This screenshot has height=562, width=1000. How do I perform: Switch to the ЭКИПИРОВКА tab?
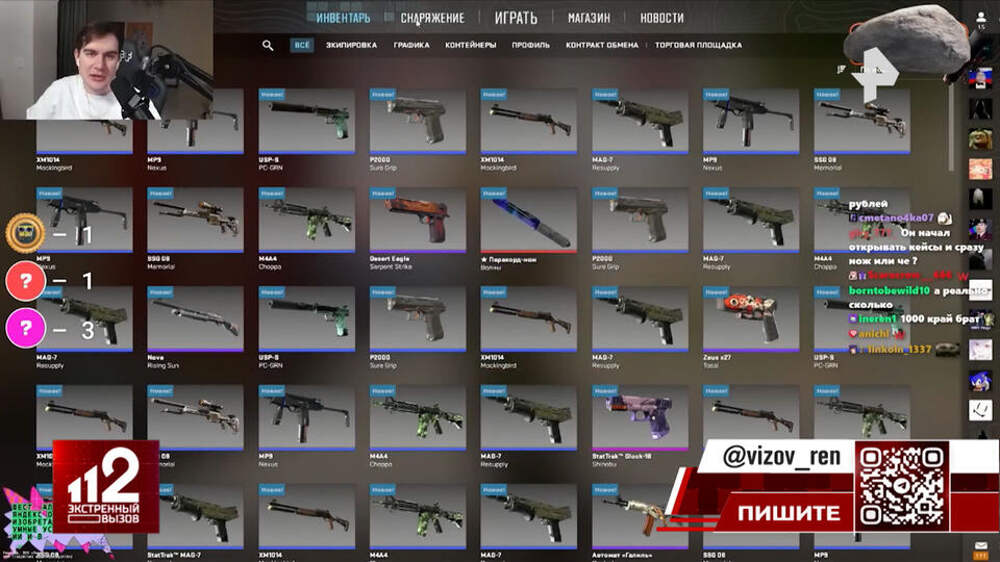pyautogui.click(x=351, y=45)
